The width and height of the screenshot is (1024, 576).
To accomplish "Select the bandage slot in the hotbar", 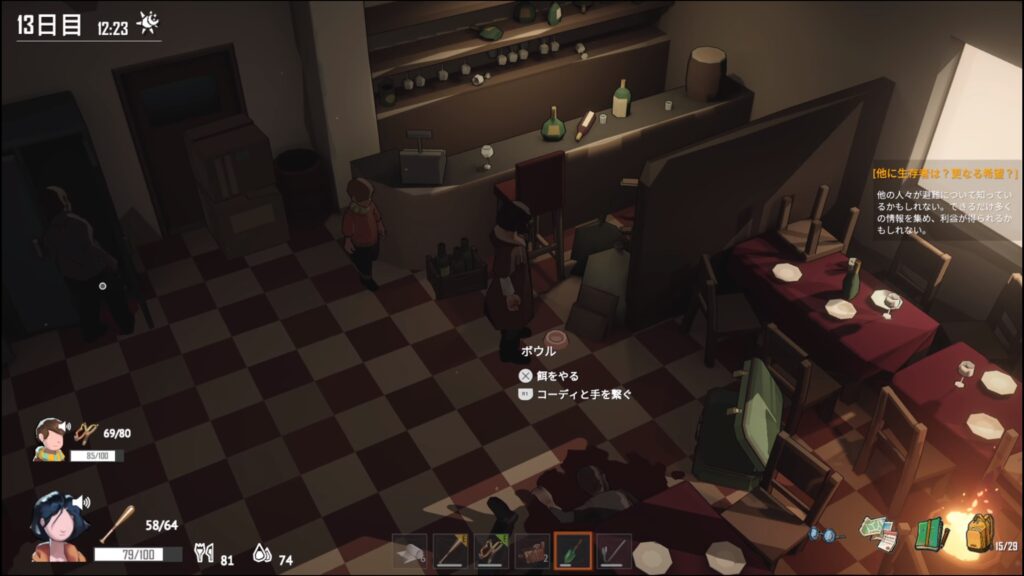I will point(410,551).
